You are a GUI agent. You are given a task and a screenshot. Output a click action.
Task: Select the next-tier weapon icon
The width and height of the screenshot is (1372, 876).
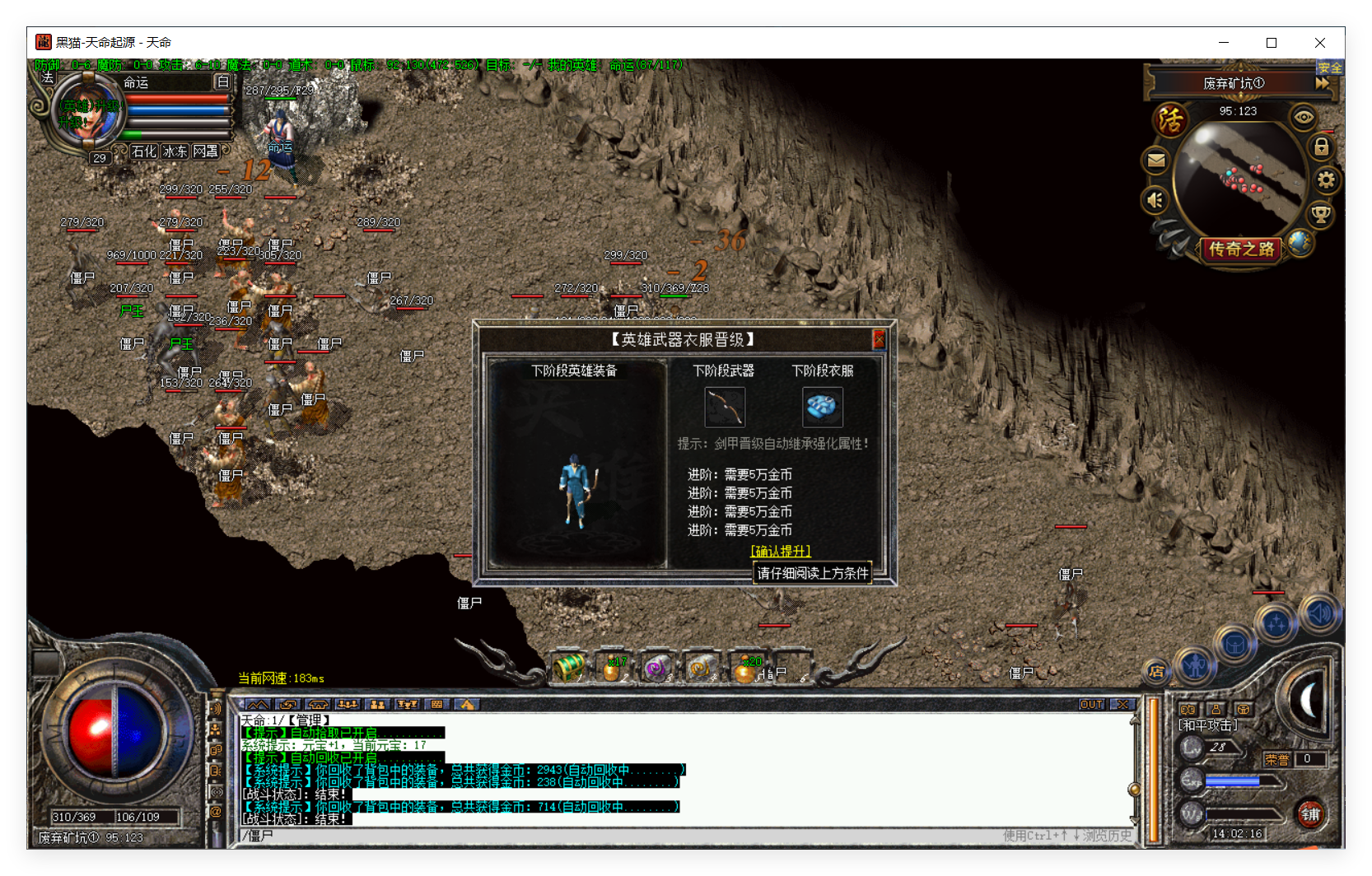(725, 407)
